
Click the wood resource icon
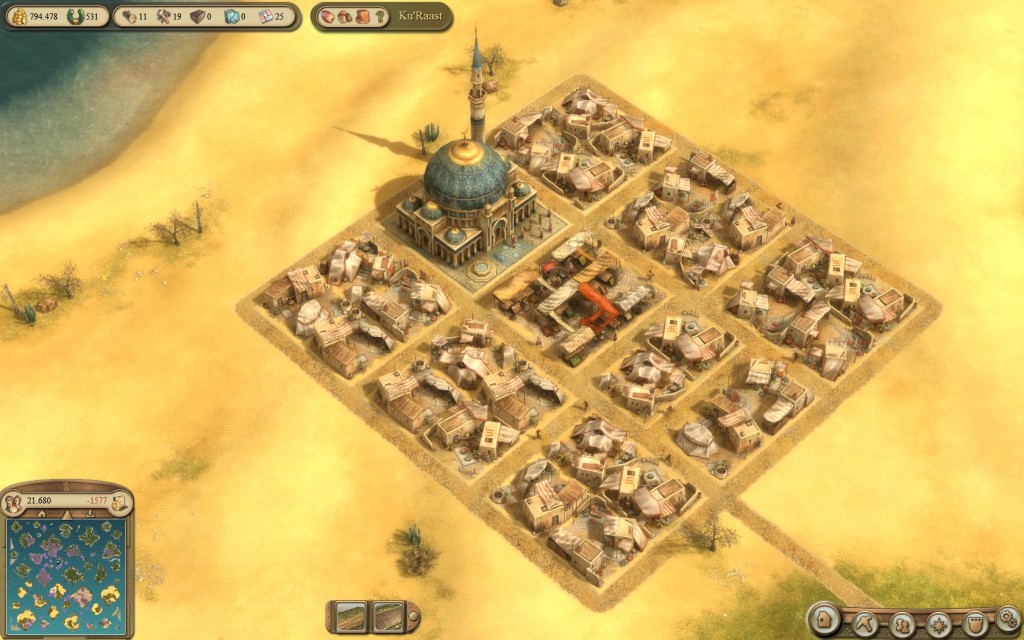pos(127,16)
